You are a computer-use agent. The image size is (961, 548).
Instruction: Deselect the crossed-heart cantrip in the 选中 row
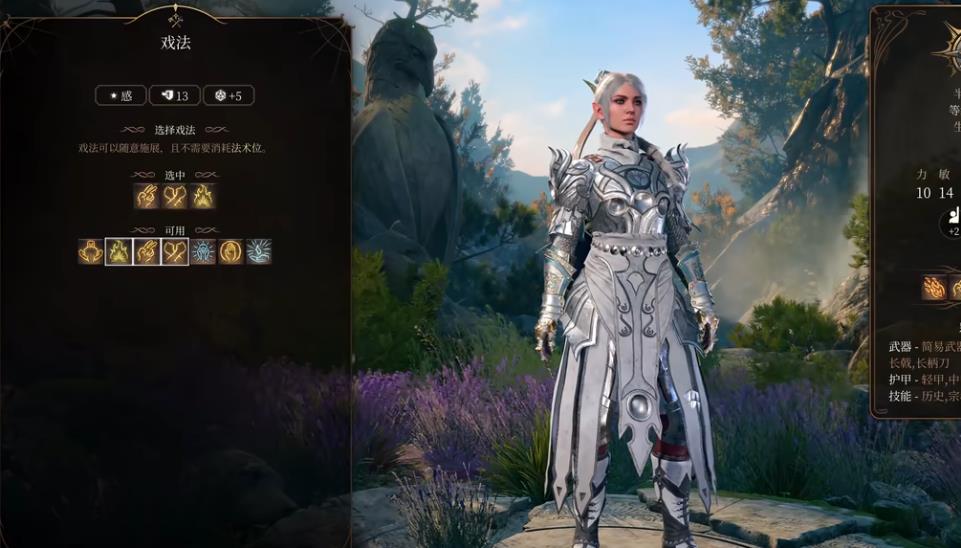click(175, 196)
